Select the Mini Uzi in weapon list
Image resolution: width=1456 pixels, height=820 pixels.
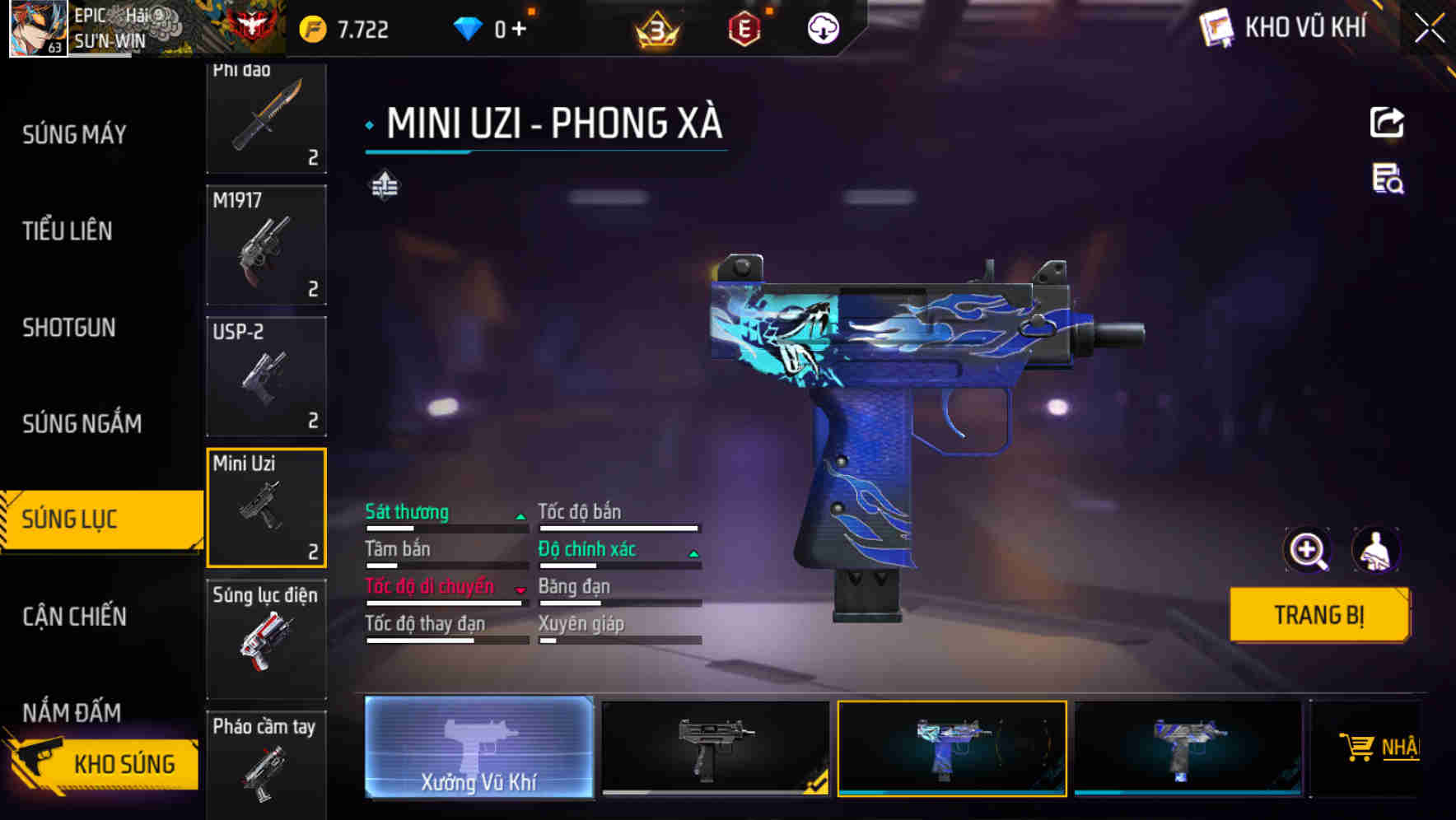pos(266,508)
